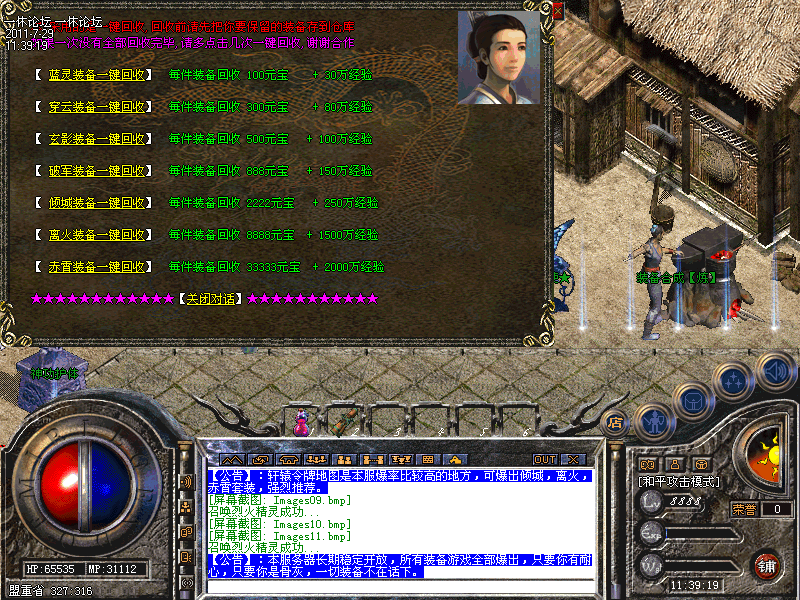Select the 破军装备一键回收 link

click(98, 171)
